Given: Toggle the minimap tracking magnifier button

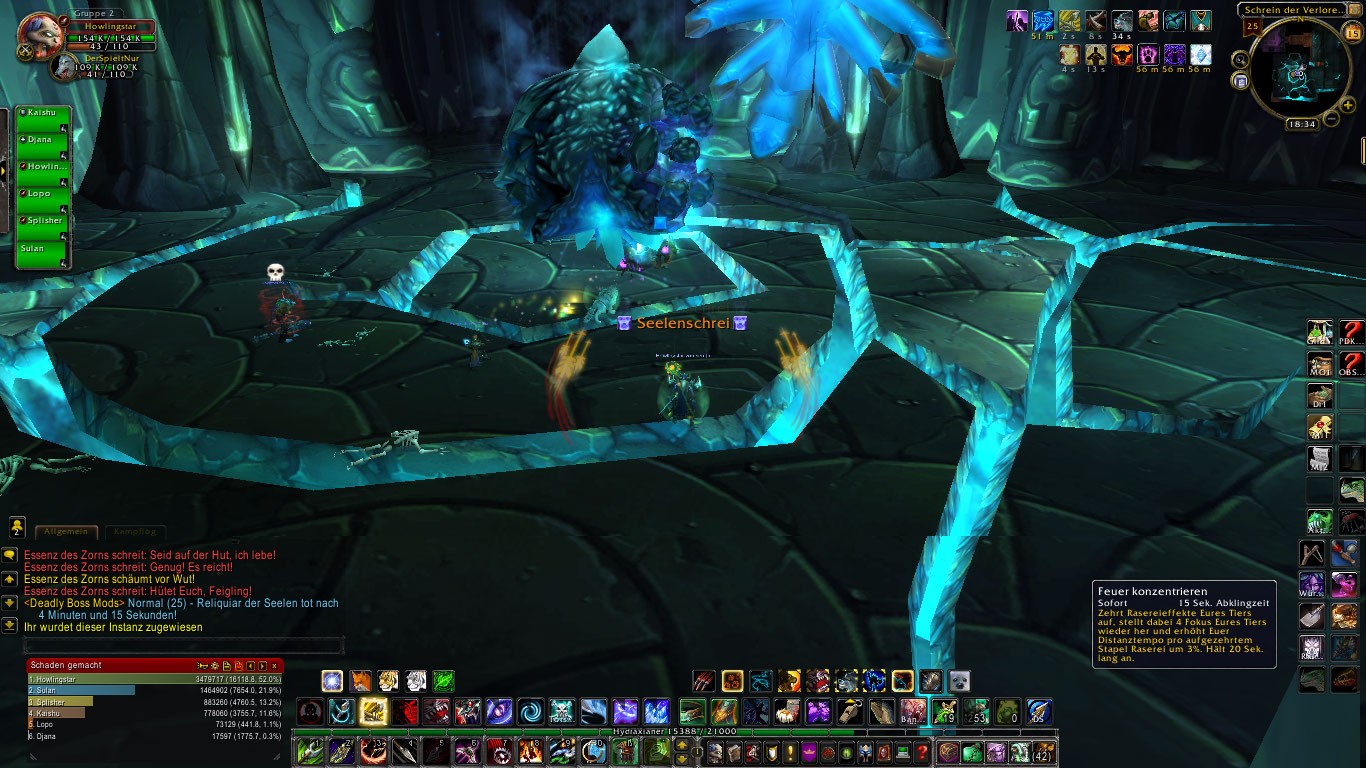Looking at the screenshot, I should tap(1241, 59).
